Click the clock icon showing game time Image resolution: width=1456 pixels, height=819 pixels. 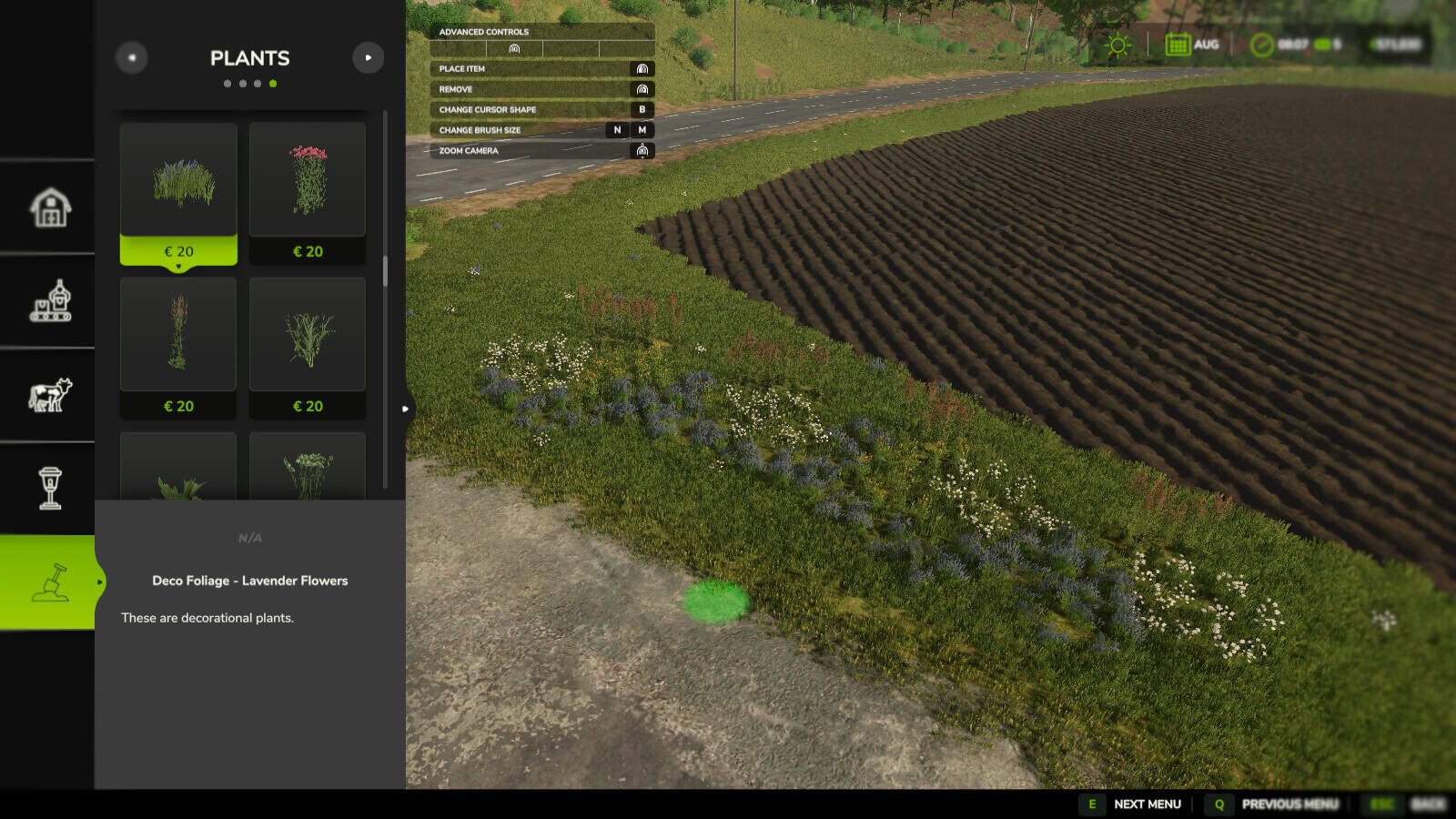[1260, 43]
